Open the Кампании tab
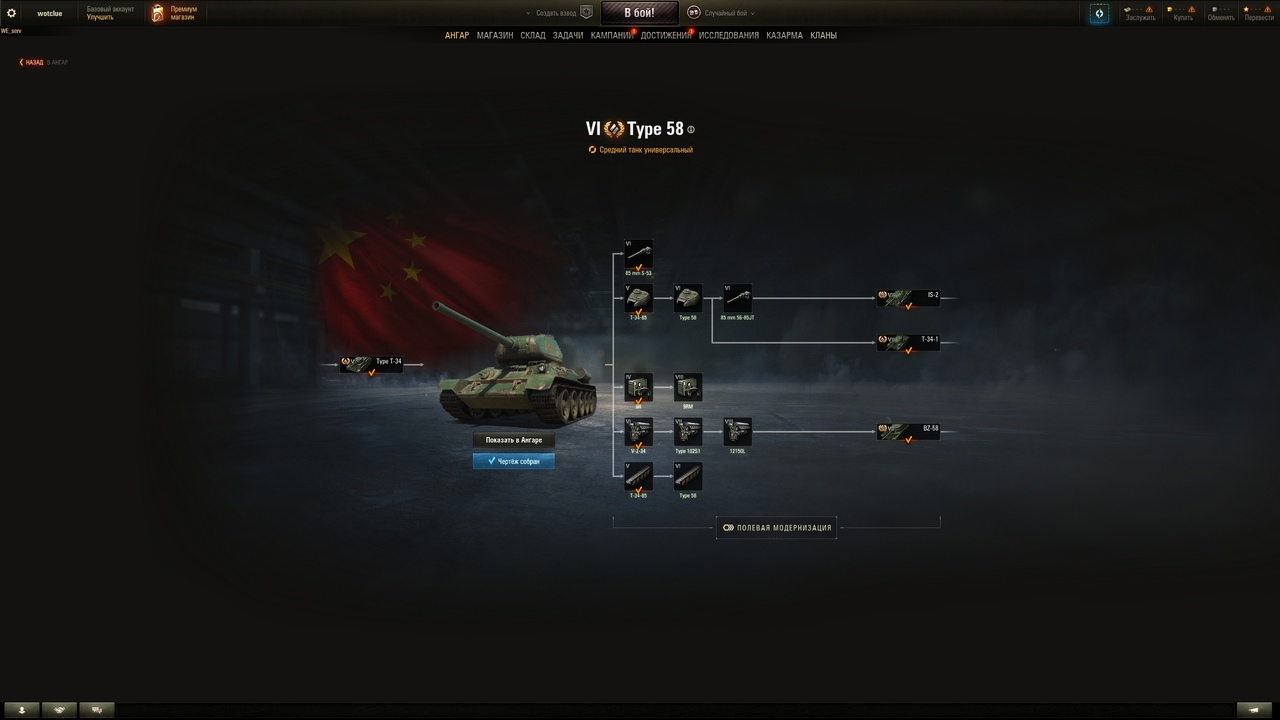This screenshot has width=1280, height=720. [611, 35]
